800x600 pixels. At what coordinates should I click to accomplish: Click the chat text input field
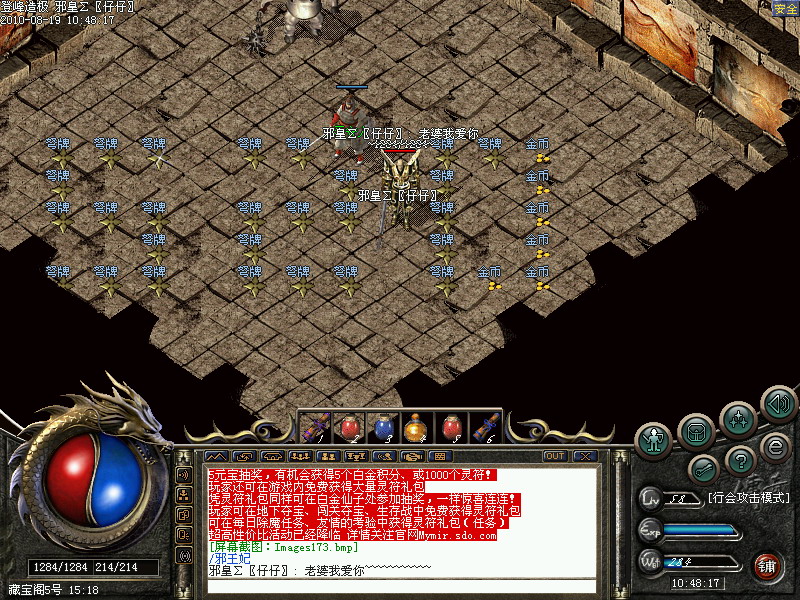[400, 586]
